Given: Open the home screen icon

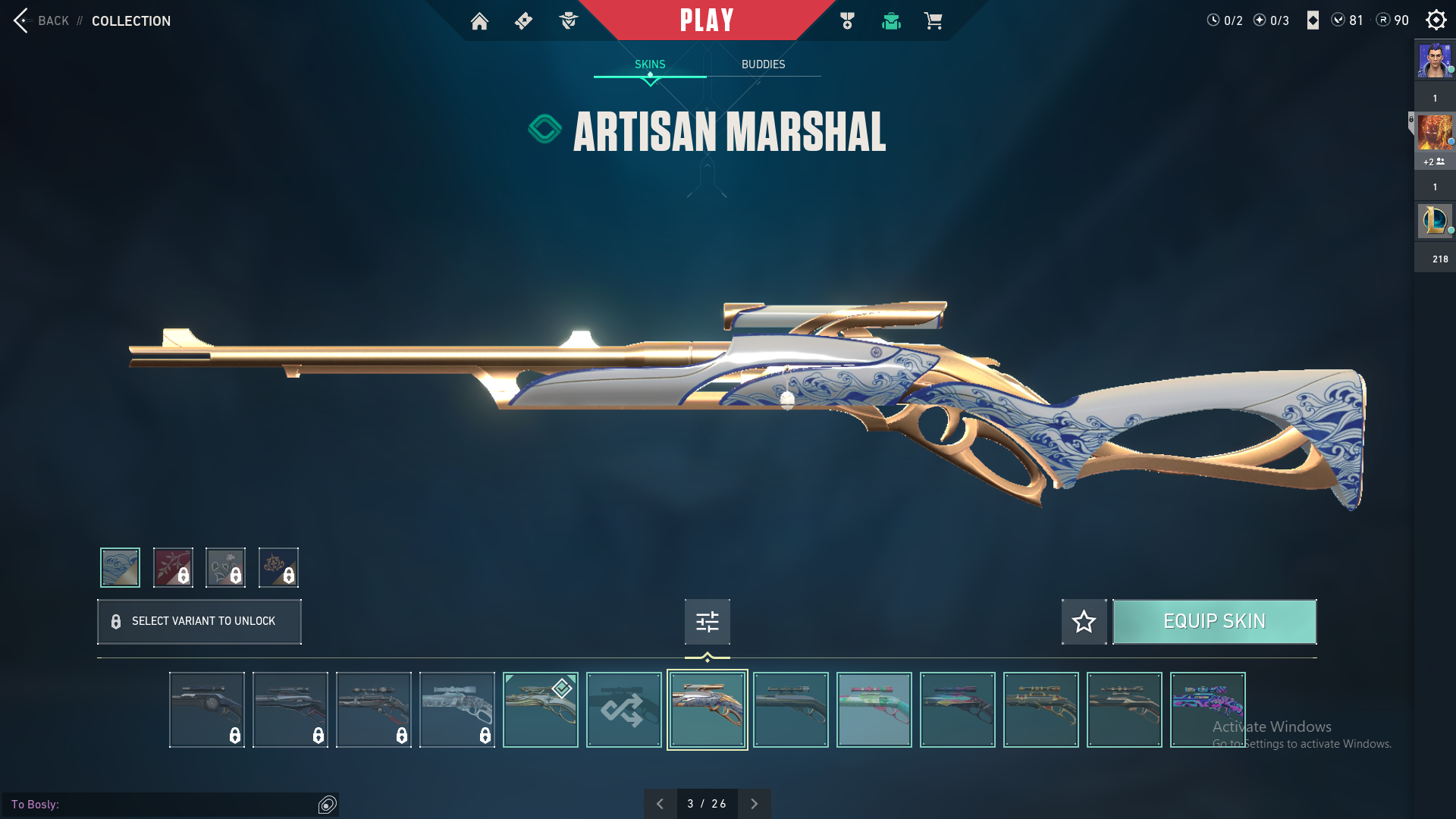Looking at the screenshot, I should (x=479, y=21).
